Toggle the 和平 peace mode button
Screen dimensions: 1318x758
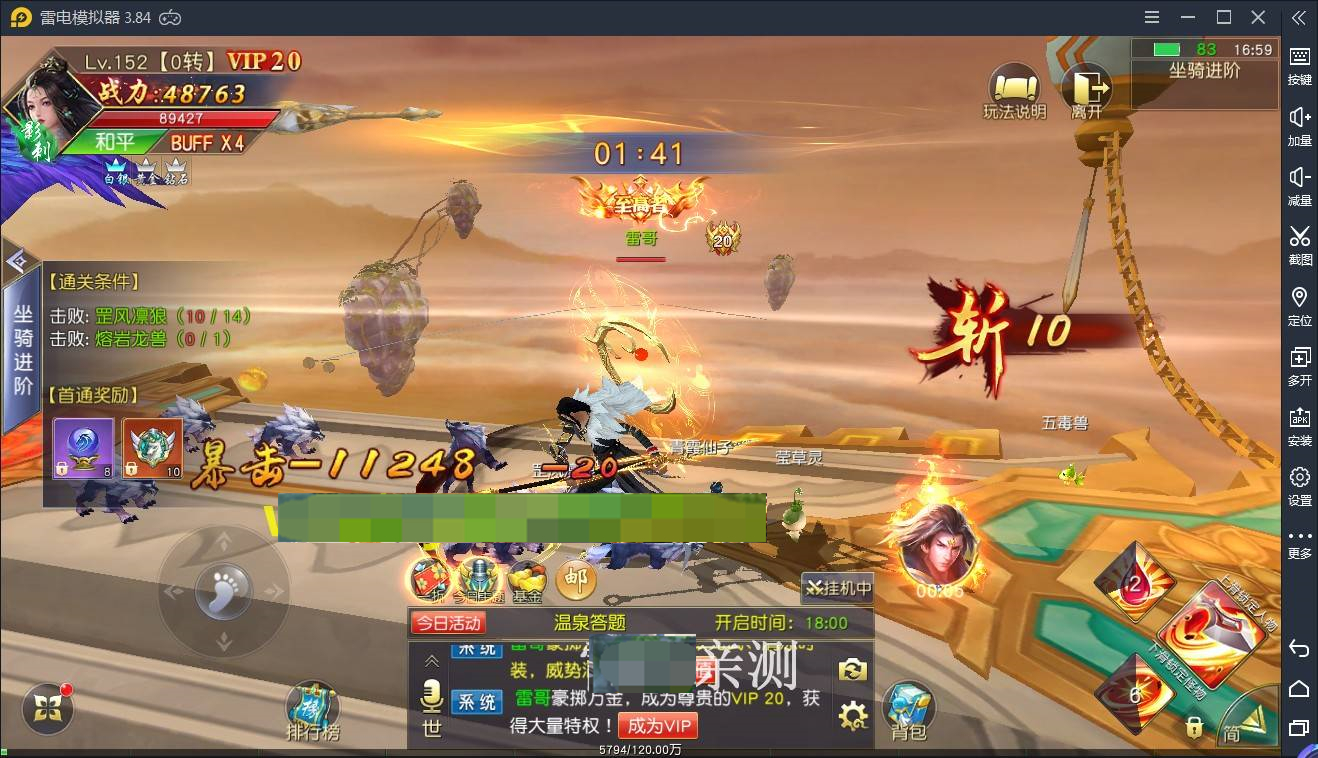113,142
